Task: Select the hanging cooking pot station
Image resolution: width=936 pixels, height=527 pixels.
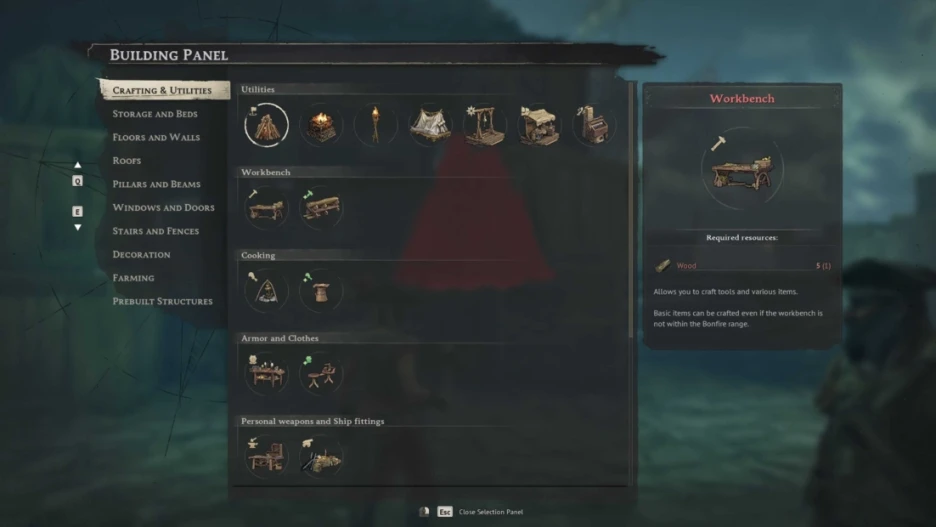Action: click(x=267, y=291)
